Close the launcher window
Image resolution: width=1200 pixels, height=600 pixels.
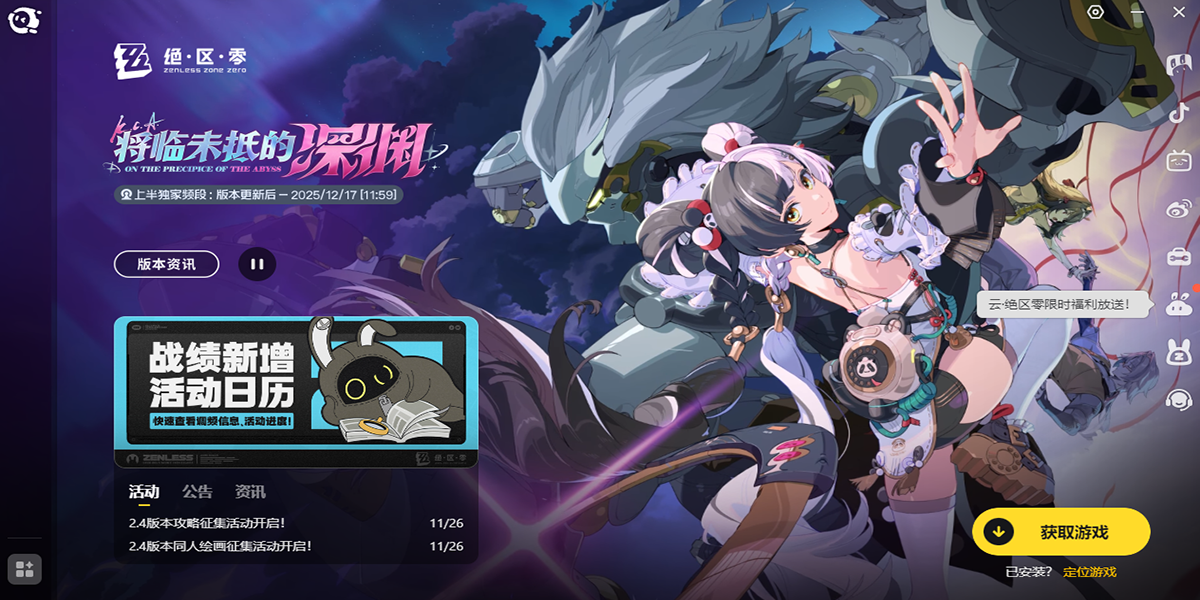[1177, 13]
